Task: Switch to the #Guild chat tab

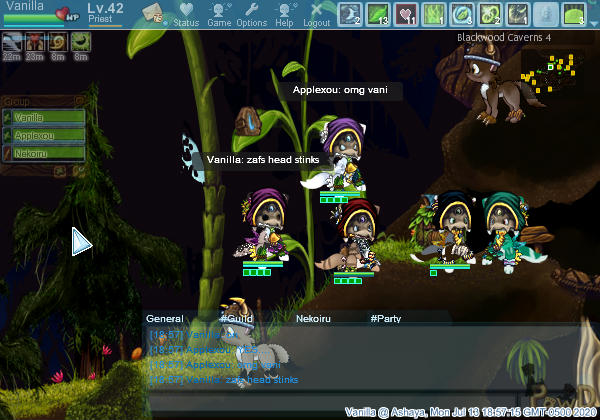Action: pos(239,318)
